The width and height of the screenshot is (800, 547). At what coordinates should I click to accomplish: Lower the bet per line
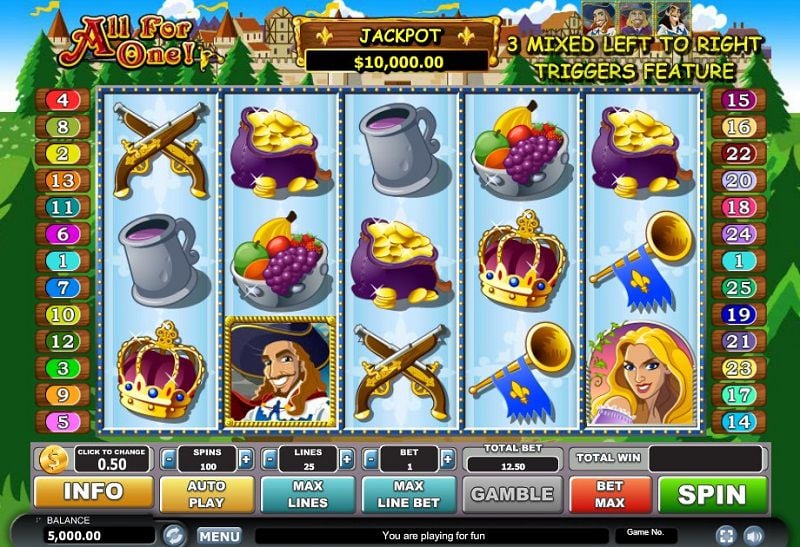click(x=370, y=460)
